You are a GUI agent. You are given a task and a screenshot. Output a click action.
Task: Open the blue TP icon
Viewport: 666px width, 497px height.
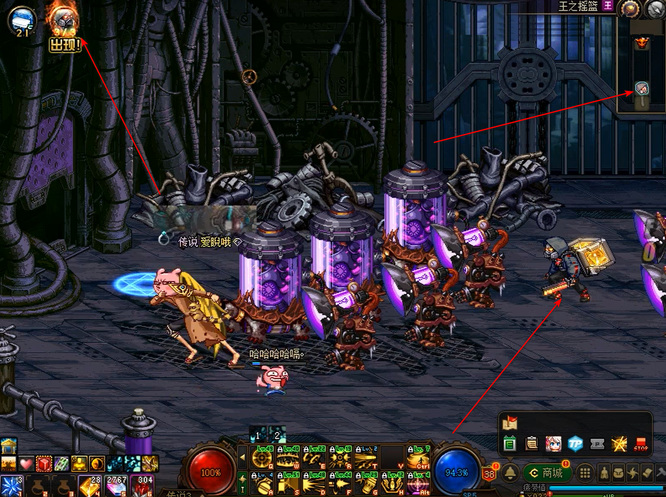point(575,443)
